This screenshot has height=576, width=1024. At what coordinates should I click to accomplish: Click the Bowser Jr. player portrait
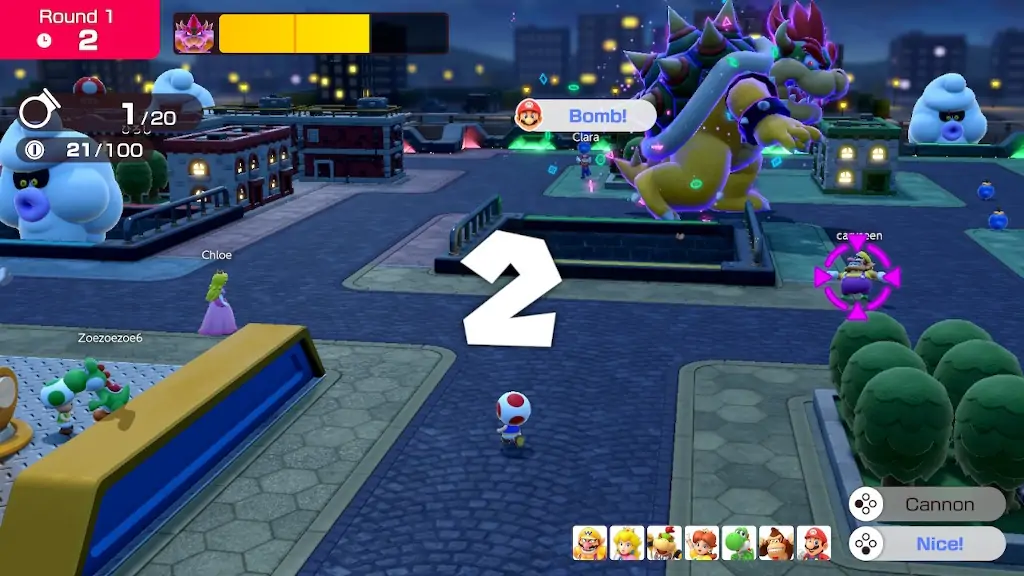(x=664, y=543)
